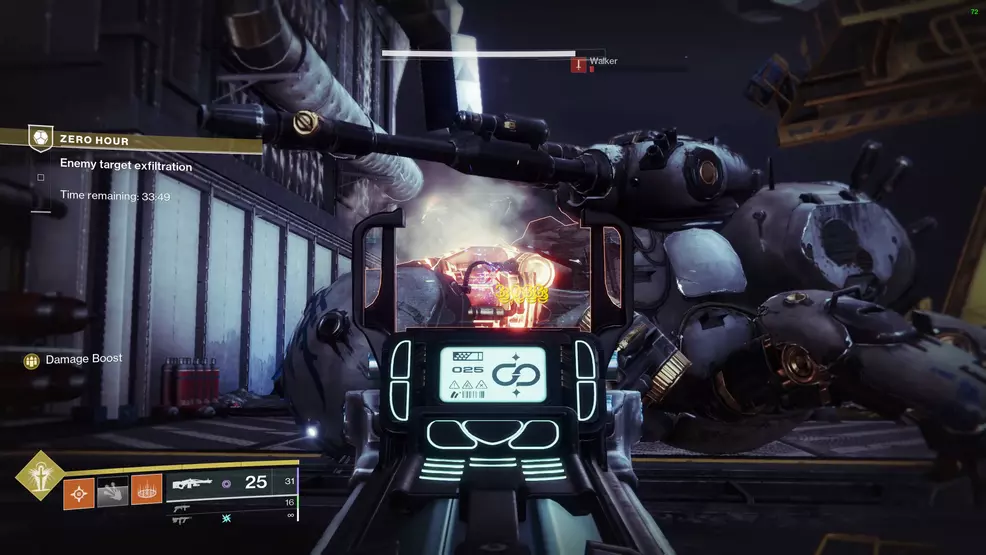Screen dimensions: 986x555
Task: Activate the orange ring class ability icon
Action: pyautogui.click(x=146, y=491)
